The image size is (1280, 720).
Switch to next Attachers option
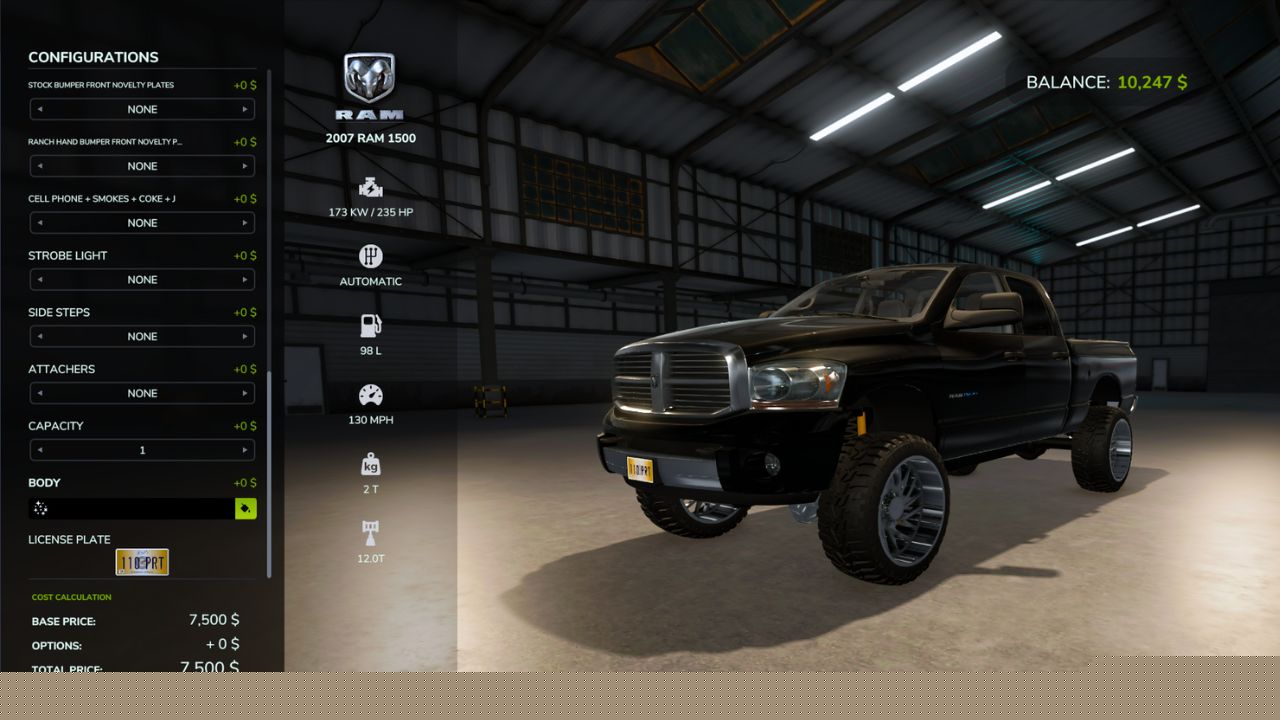[245, 394]
